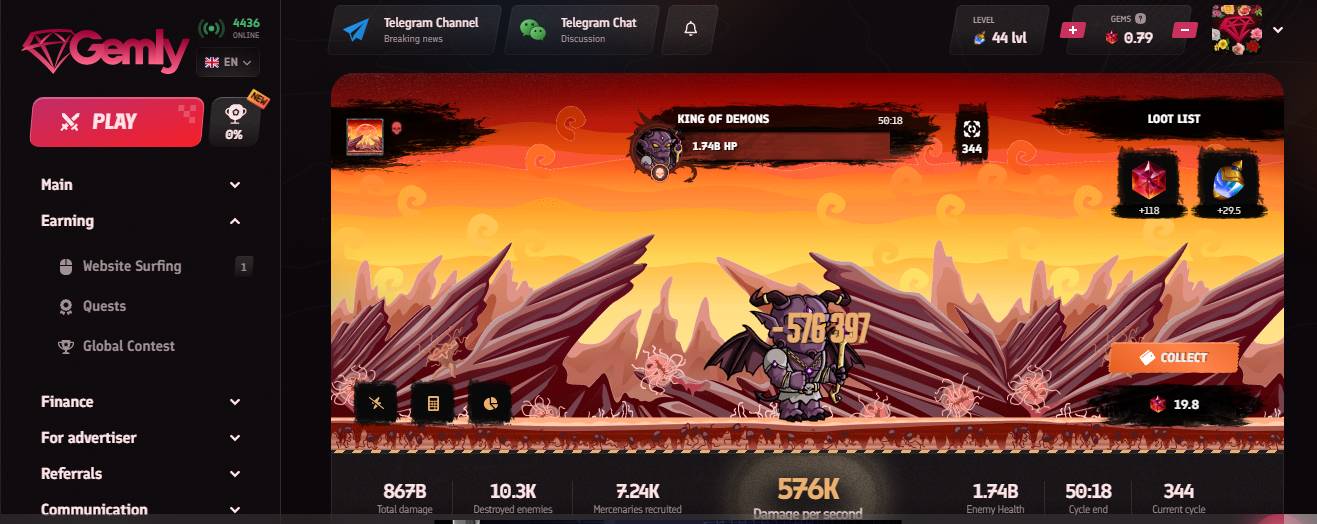Viewport: 1317px width, 524px height.
Task: Click the pink PLAY button
Action: point(116,122)
